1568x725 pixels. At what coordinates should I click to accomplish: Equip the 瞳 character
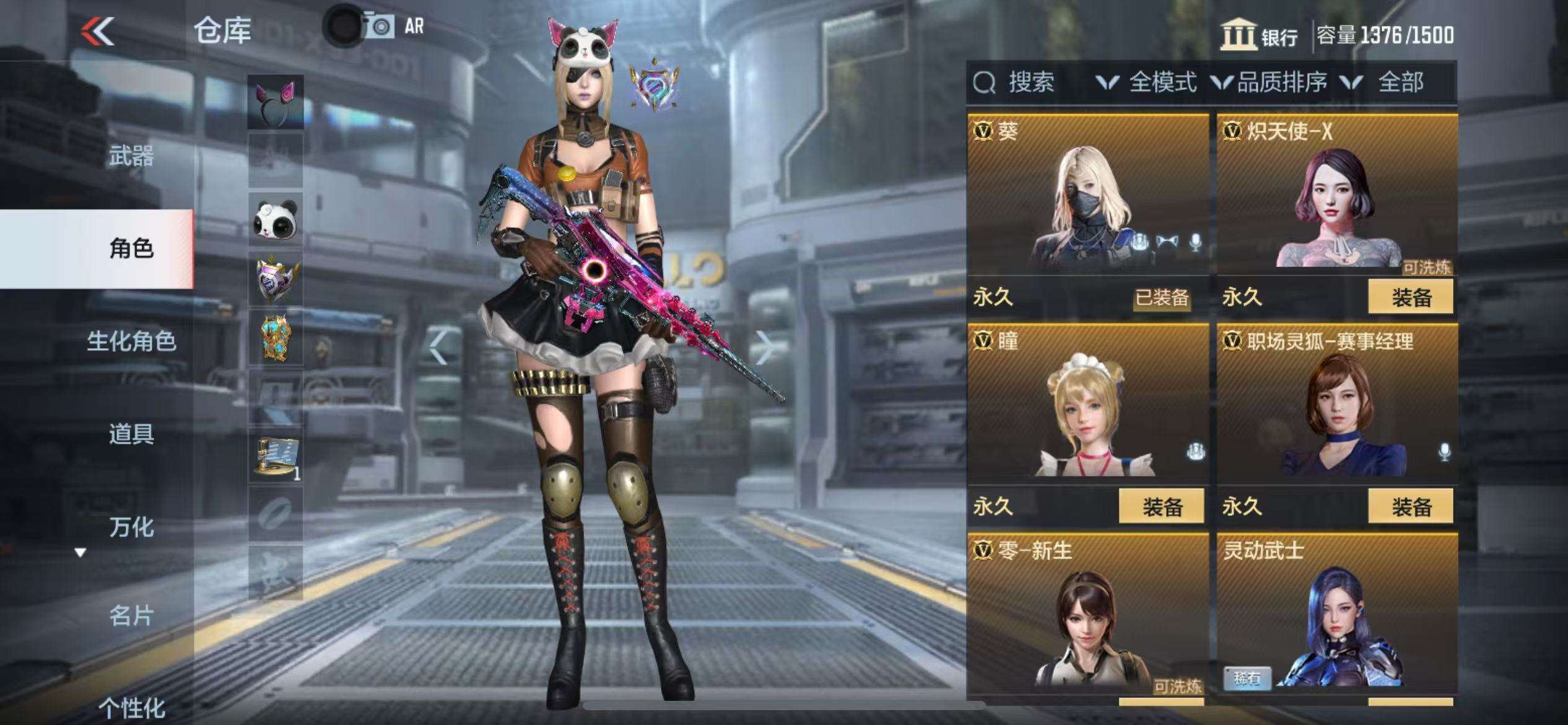tap(1161, 507)
